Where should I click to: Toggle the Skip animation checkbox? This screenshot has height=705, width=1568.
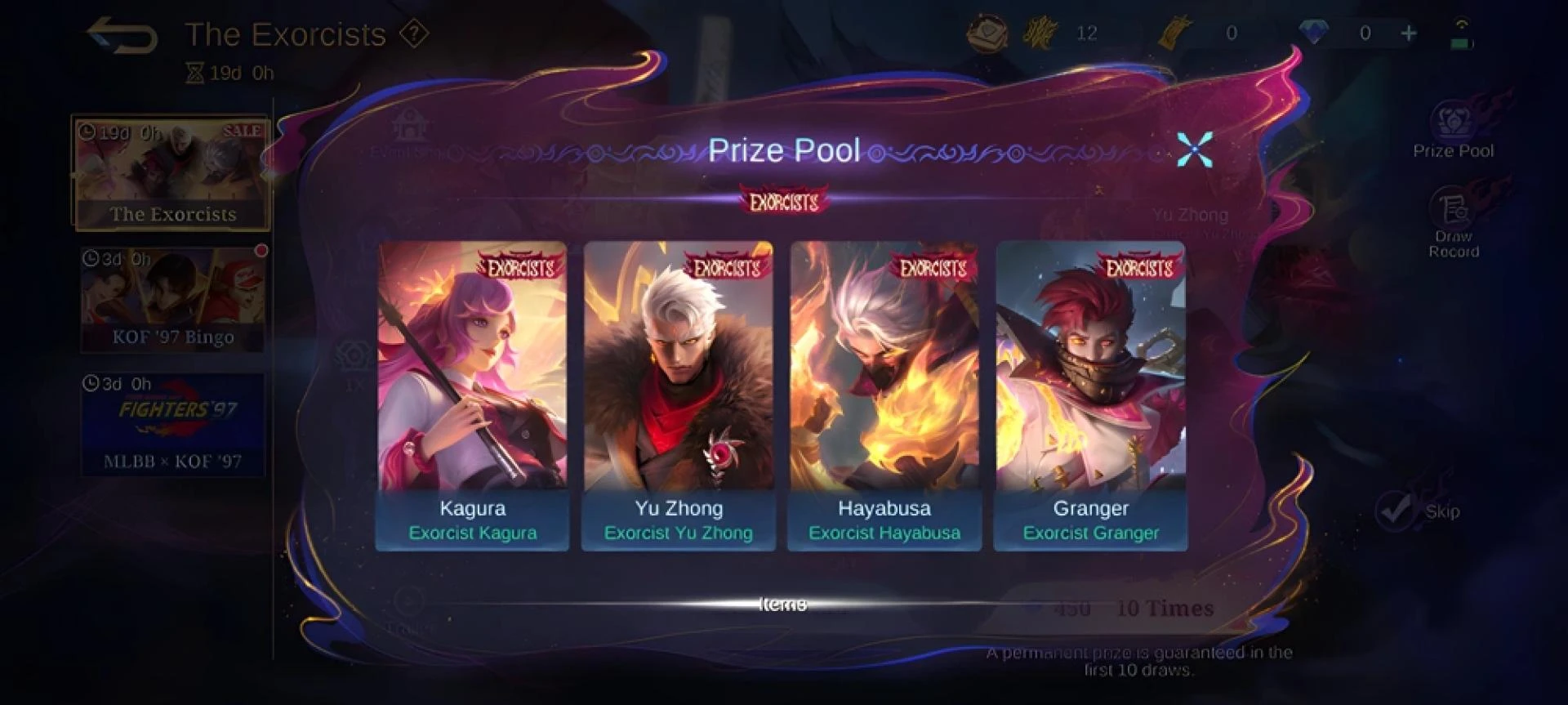(1395, 511)
